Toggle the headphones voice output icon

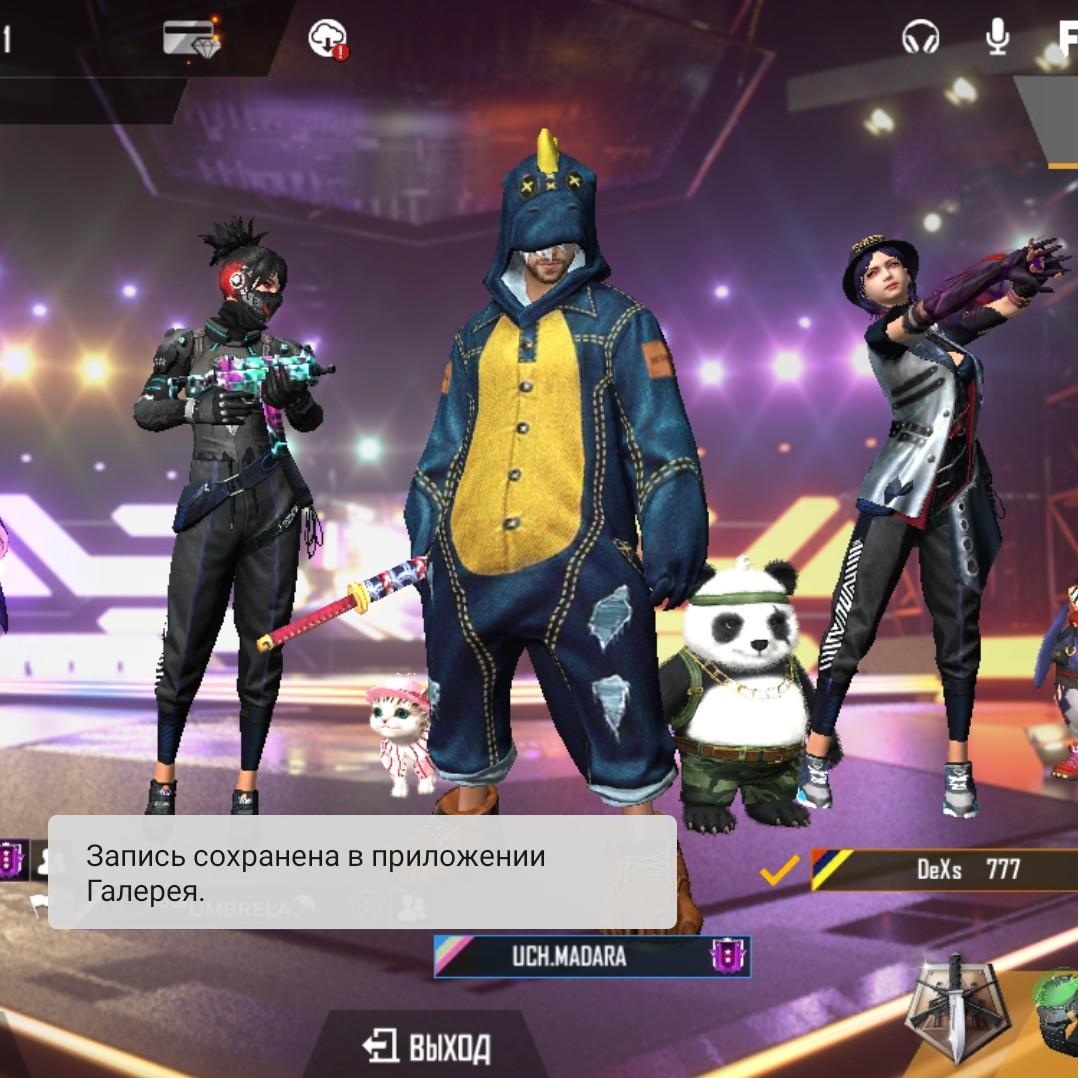(x=920, y=38)
